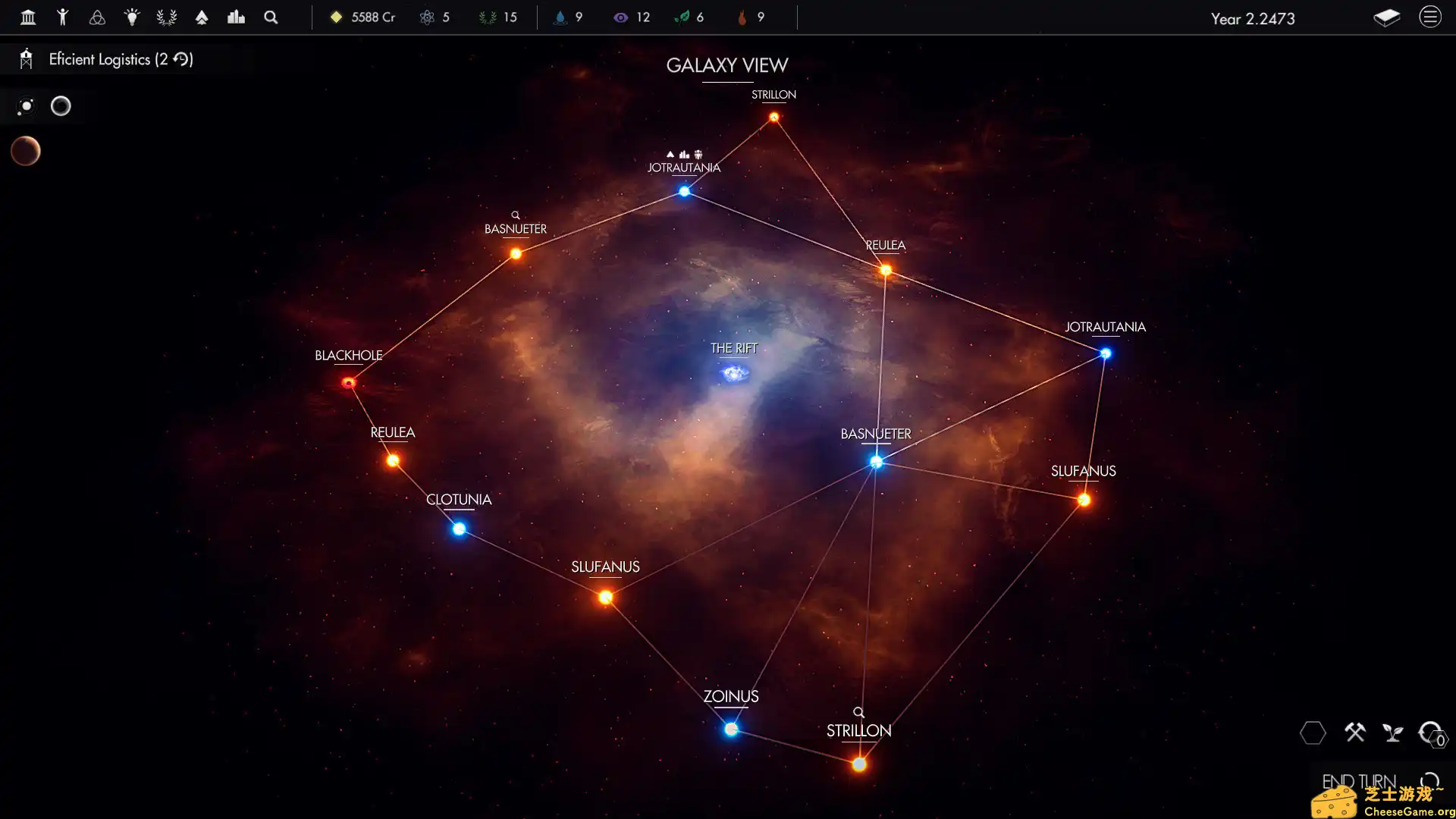Viewport: 1456px width, 819px height.
Task: Open the statistics bar chart icon
Action: click(x=236, y=17)
